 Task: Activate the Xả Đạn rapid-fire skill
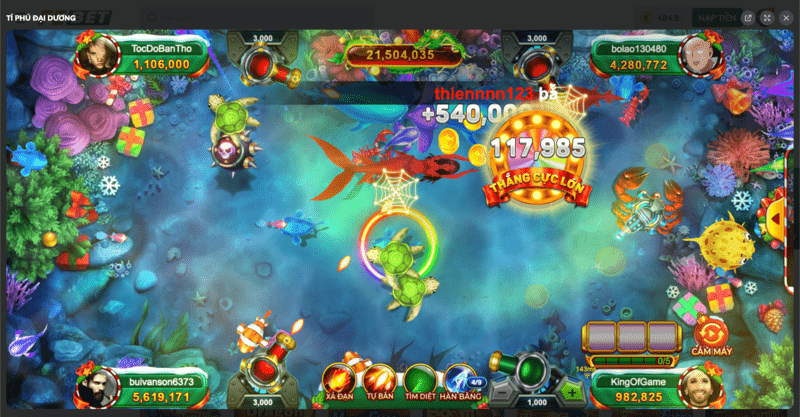(x=337, y=380)
